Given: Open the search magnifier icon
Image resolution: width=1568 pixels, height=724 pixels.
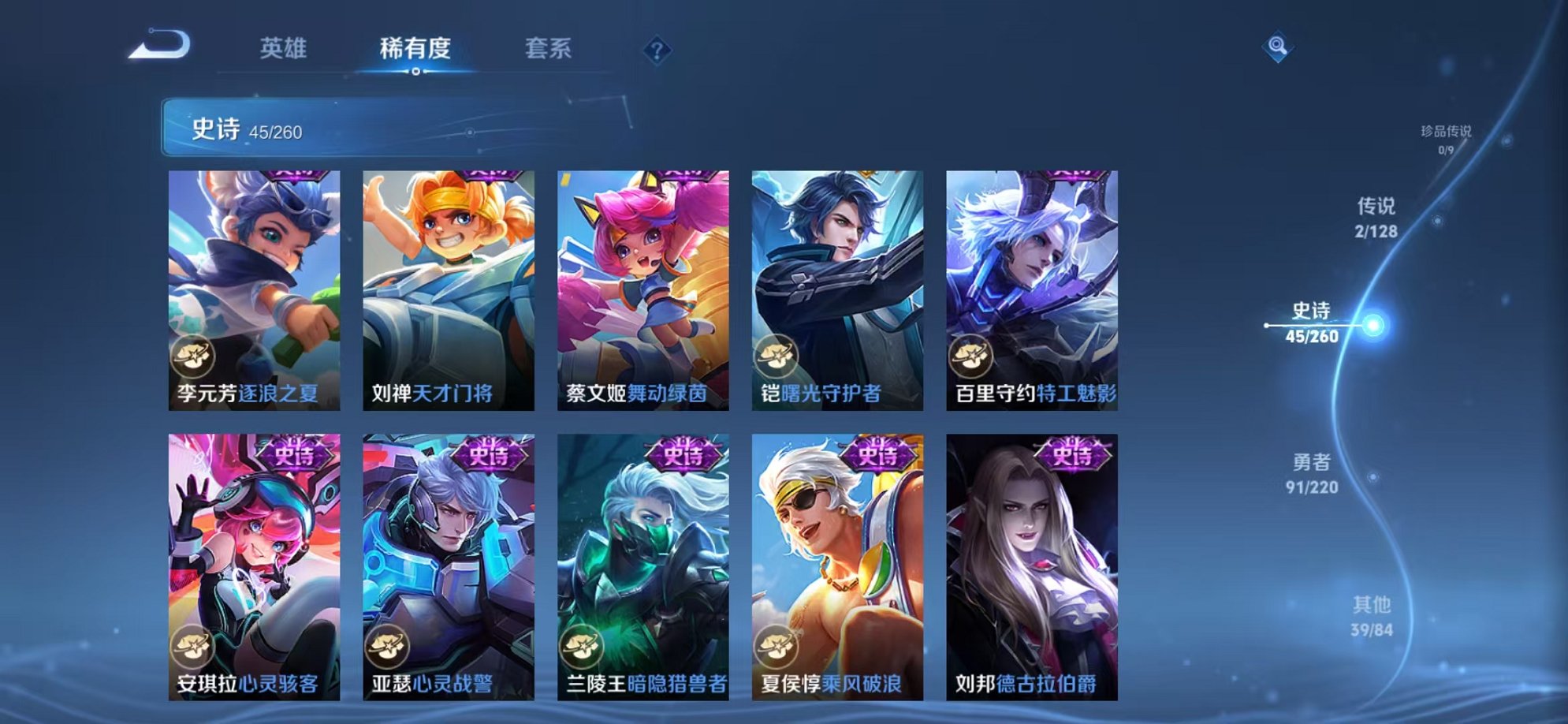Looking at the screenshot, I should (x=1279, y=47).
